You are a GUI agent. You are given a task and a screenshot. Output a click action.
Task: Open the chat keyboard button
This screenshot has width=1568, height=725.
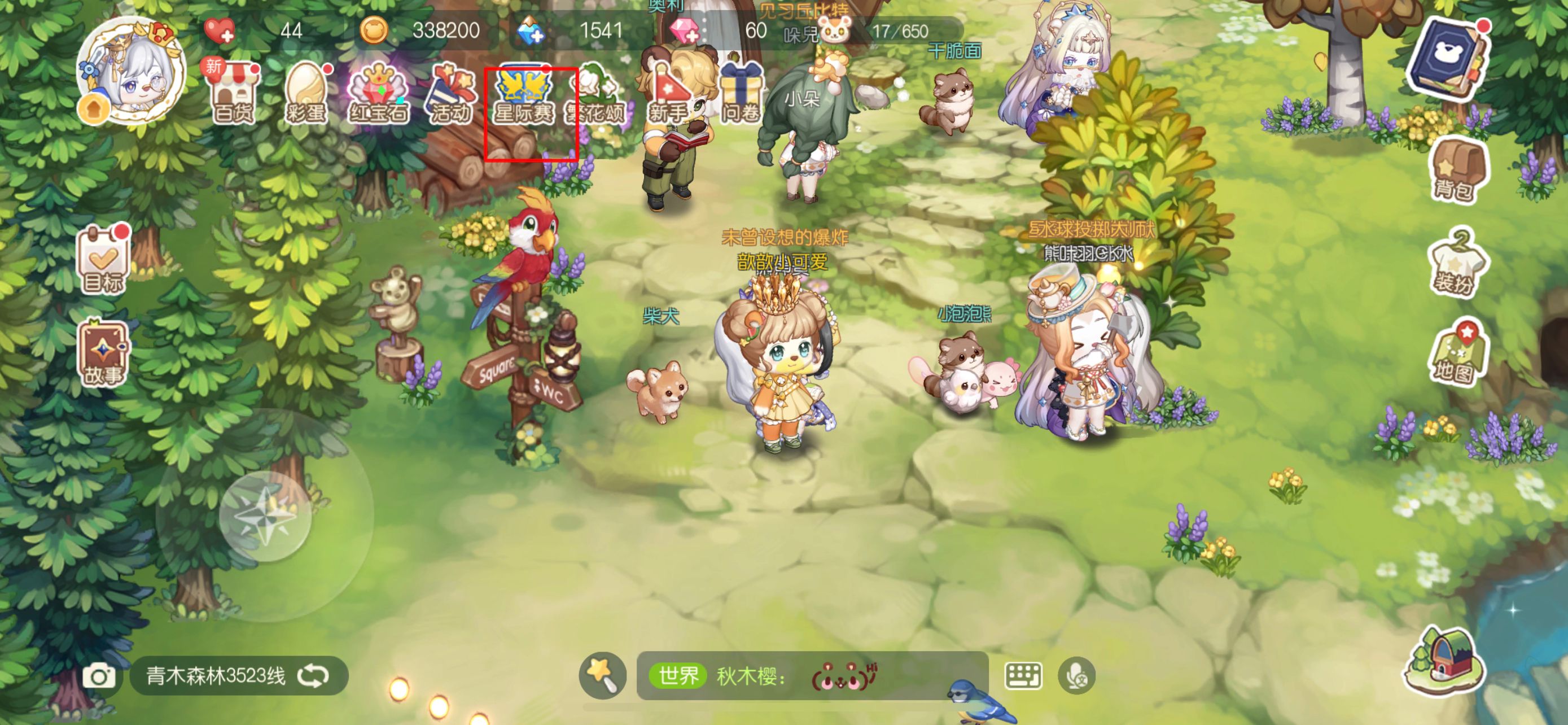tap(1023, 676)
